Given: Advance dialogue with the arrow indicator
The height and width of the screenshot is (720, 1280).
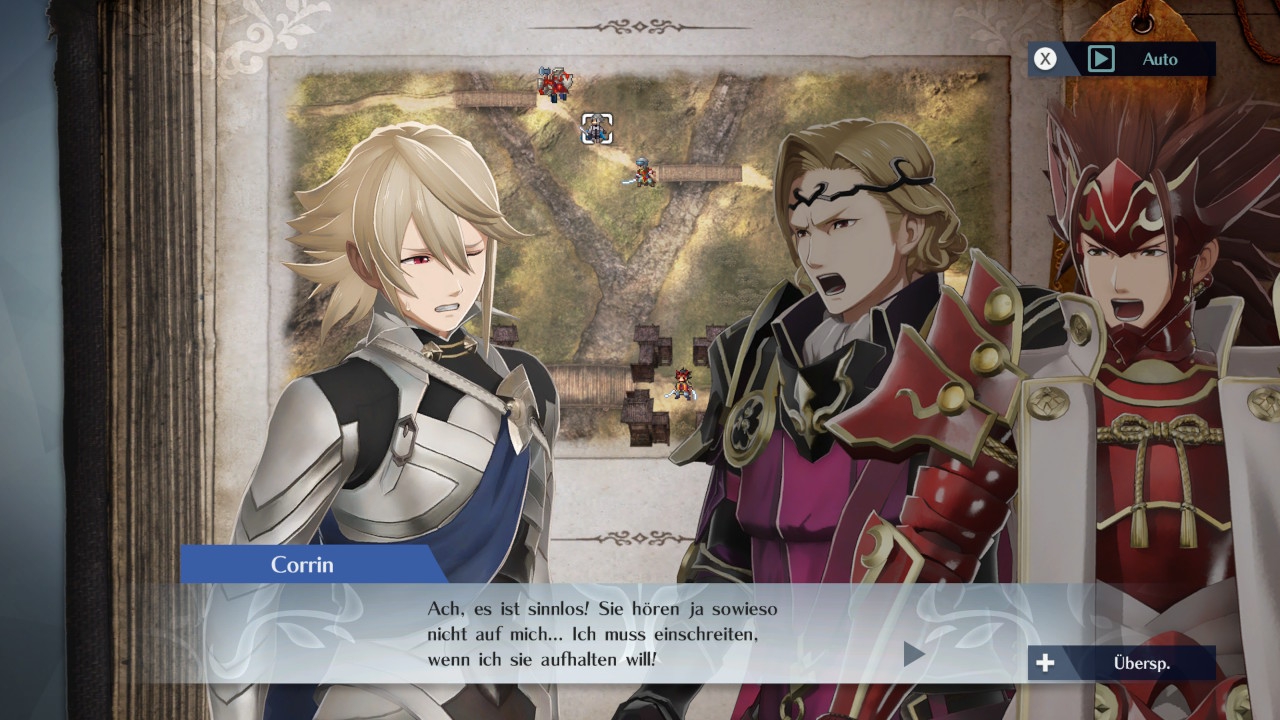Looking at the screenshot, I should (x=913, y=654).
